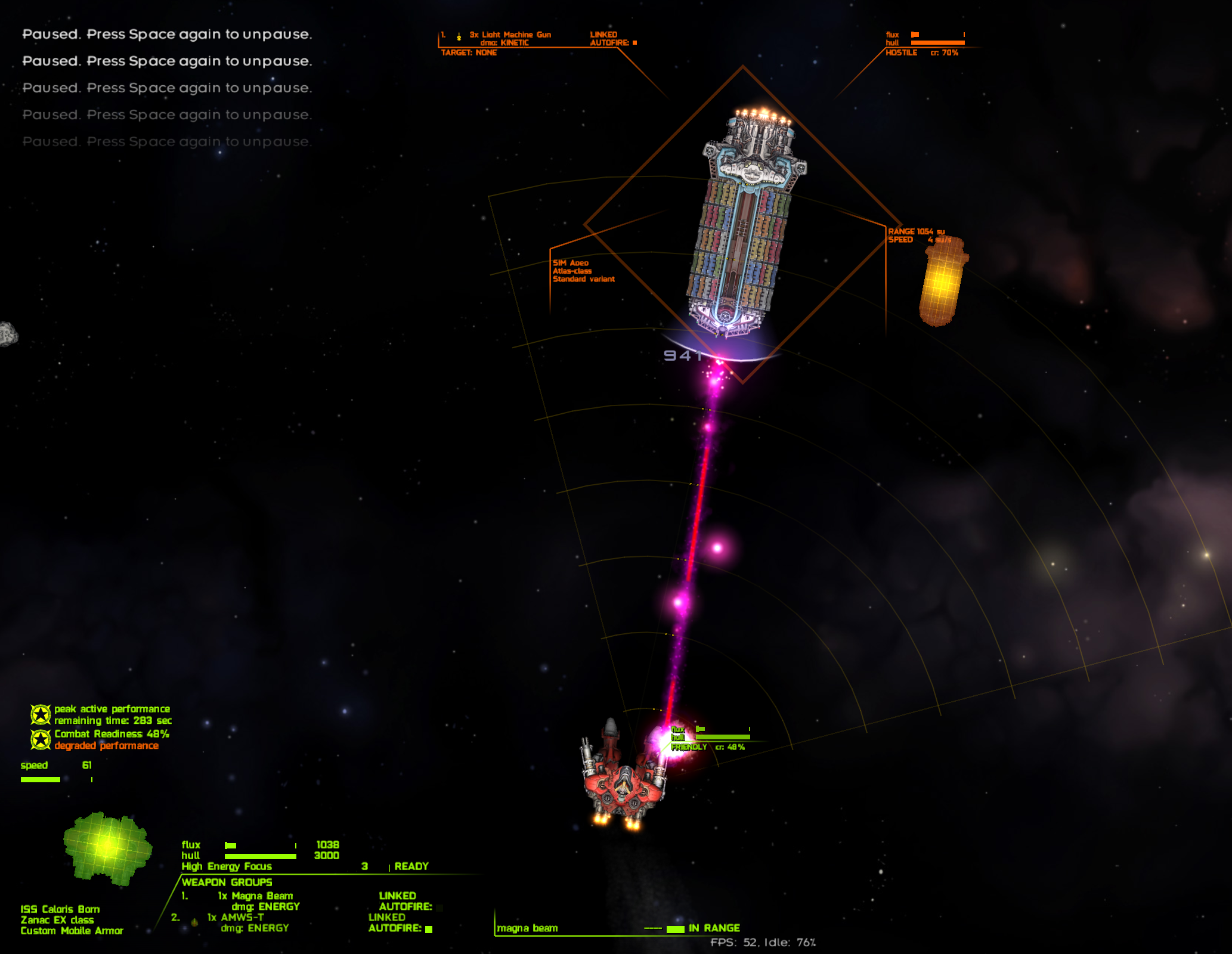The height and width of the screenshot is (954, 1232).
Task: Click the Combat Readiness status icon
Action: (41, 739)
